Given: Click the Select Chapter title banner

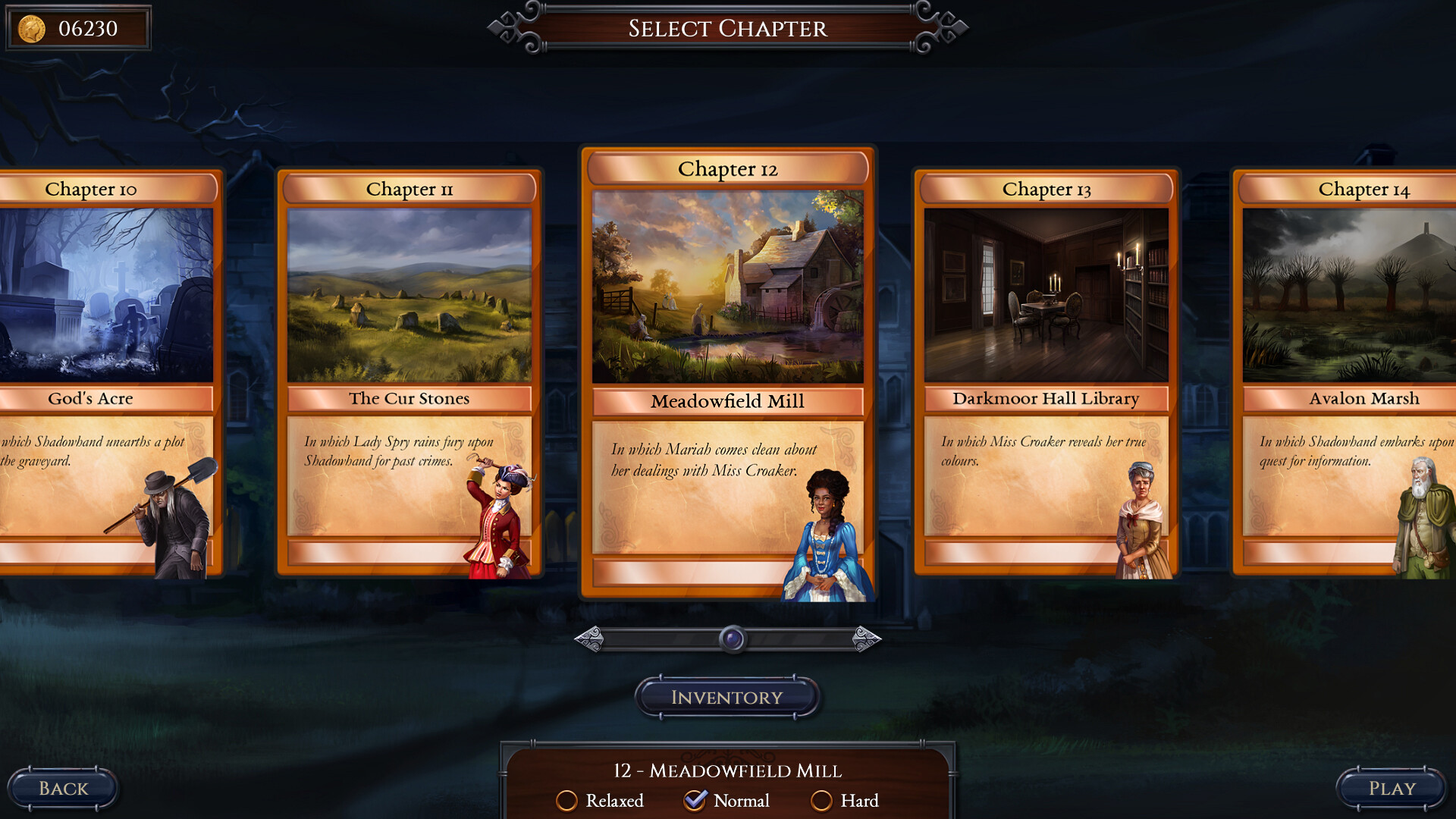Looking at the screenshot, I should 726,29.
